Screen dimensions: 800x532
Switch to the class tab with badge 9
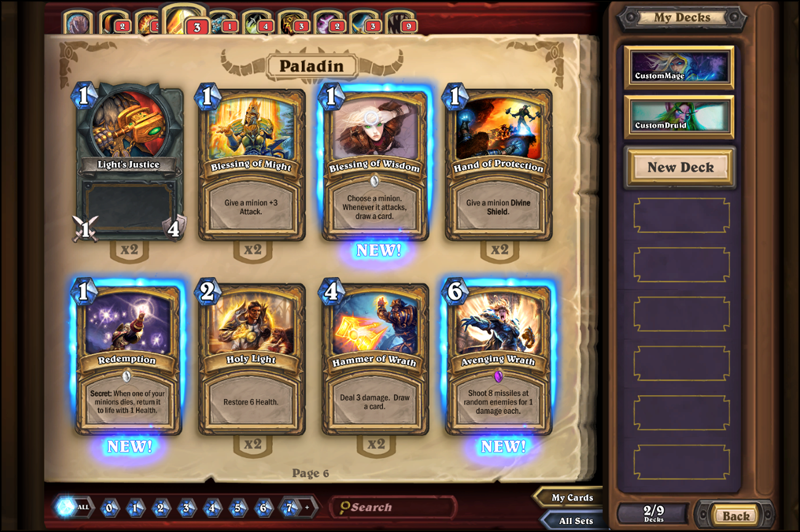point(402,23)
